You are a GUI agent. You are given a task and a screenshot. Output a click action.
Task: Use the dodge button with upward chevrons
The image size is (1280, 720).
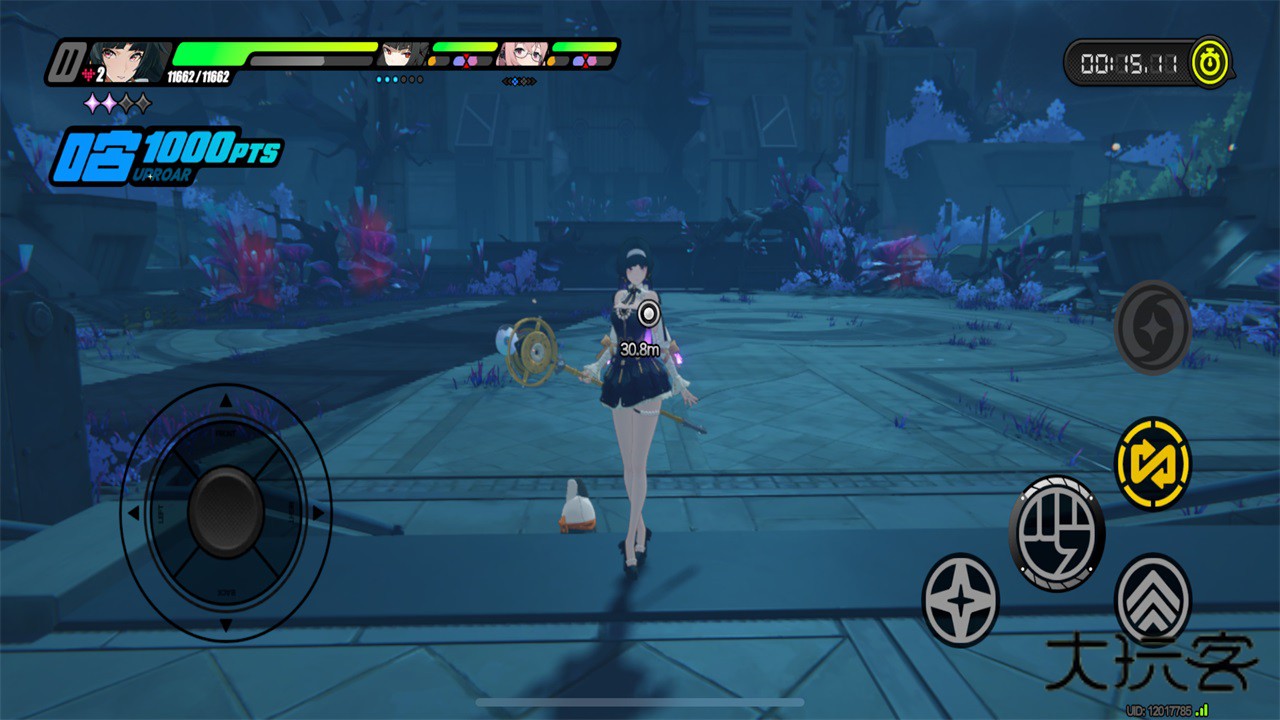coord(1153,598)
